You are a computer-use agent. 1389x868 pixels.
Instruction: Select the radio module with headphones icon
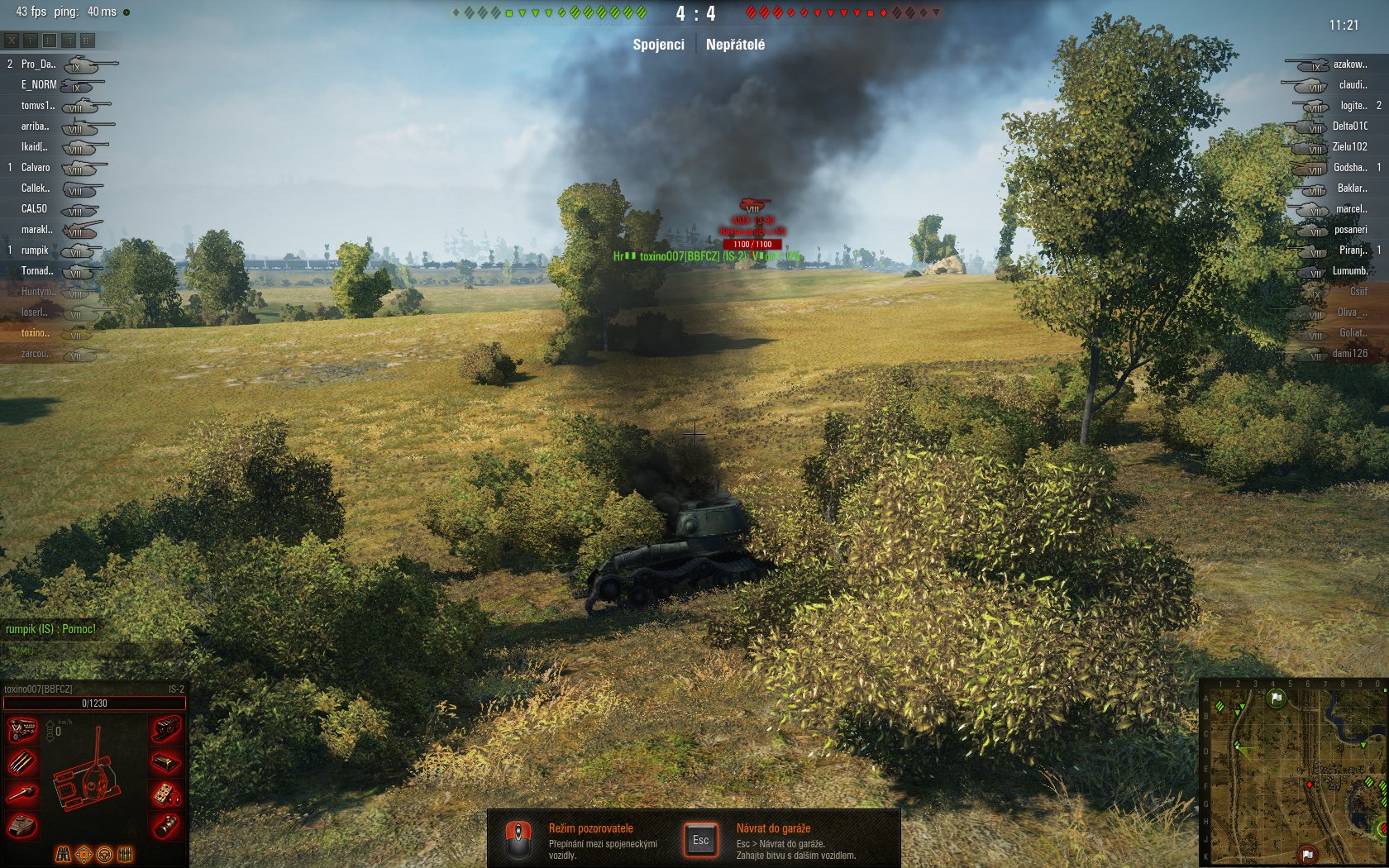[166, 794]
